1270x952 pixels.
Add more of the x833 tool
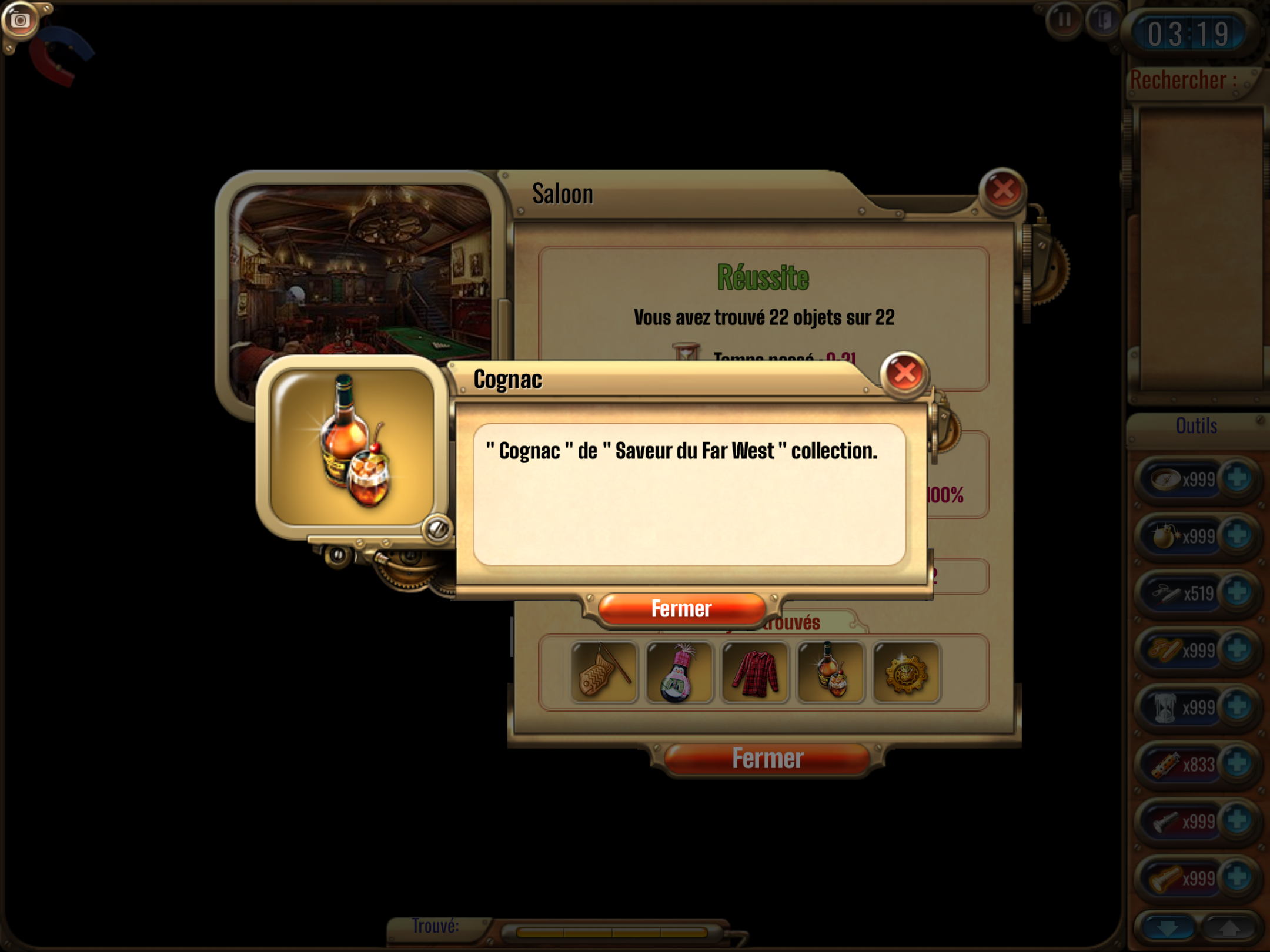coord(1238,763)
